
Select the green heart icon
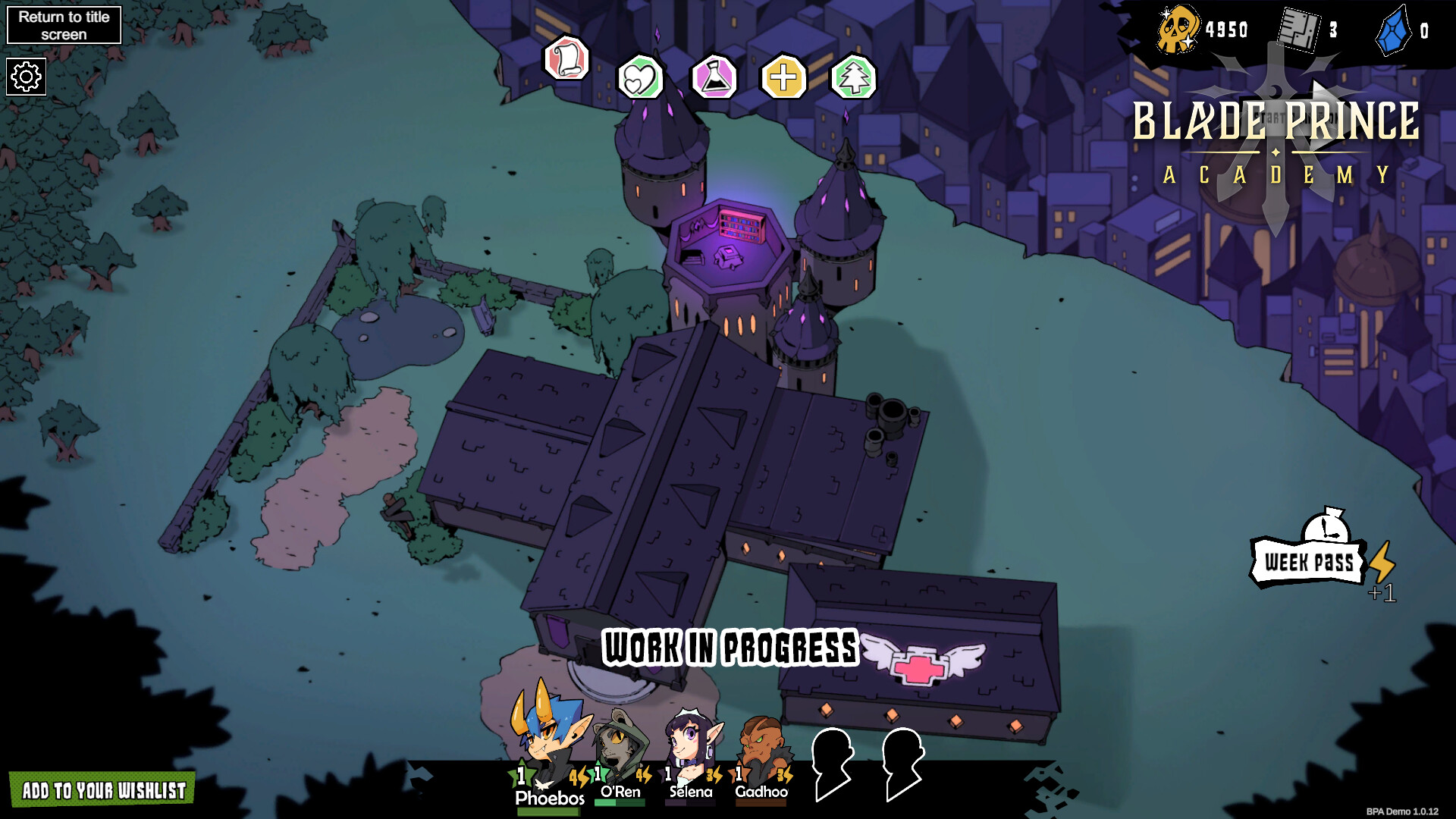click(640, 78)
